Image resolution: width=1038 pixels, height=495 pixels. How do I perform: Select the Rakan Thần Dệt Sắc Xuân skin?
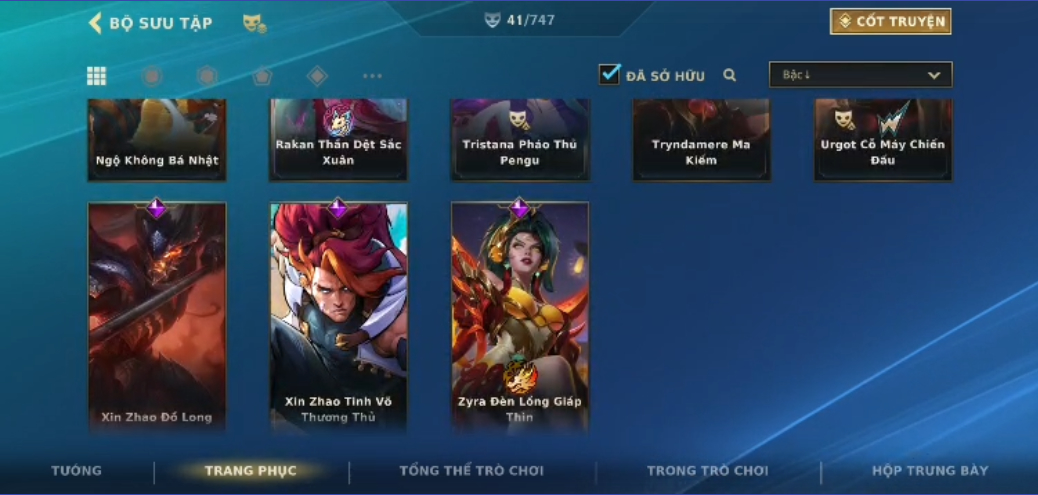click(338, 140)
